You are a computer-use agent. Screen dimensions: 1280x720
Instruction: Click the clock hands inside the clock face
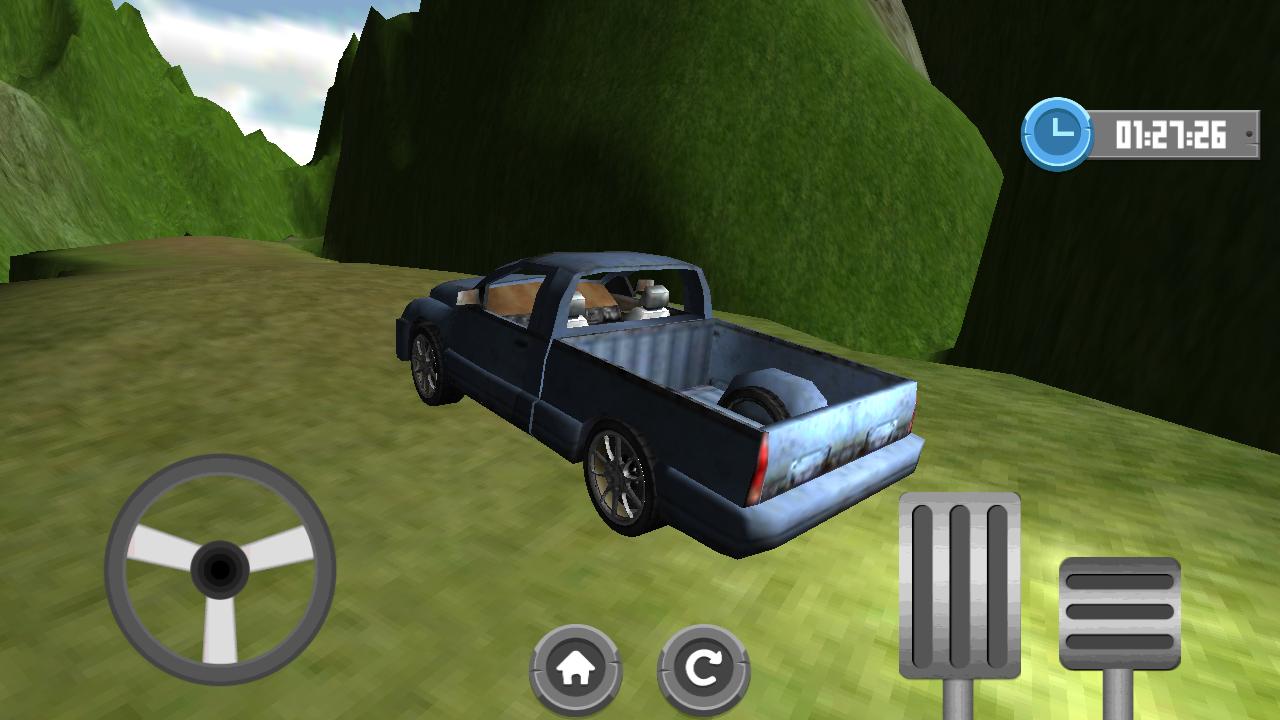(x=1054, y=129)
